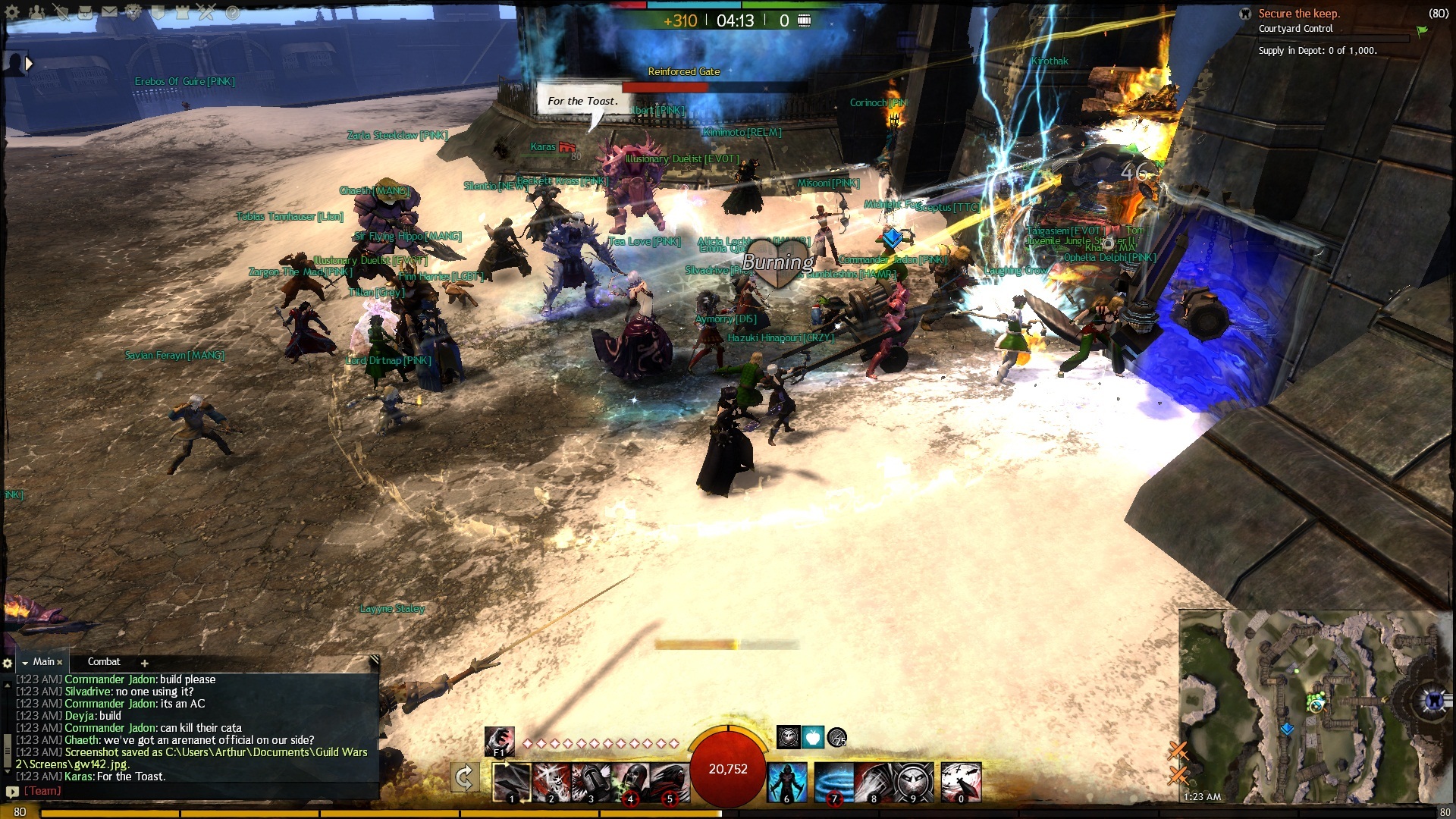Add a new chat tab
Screen dimensions: 1456x819
(144, 663)
